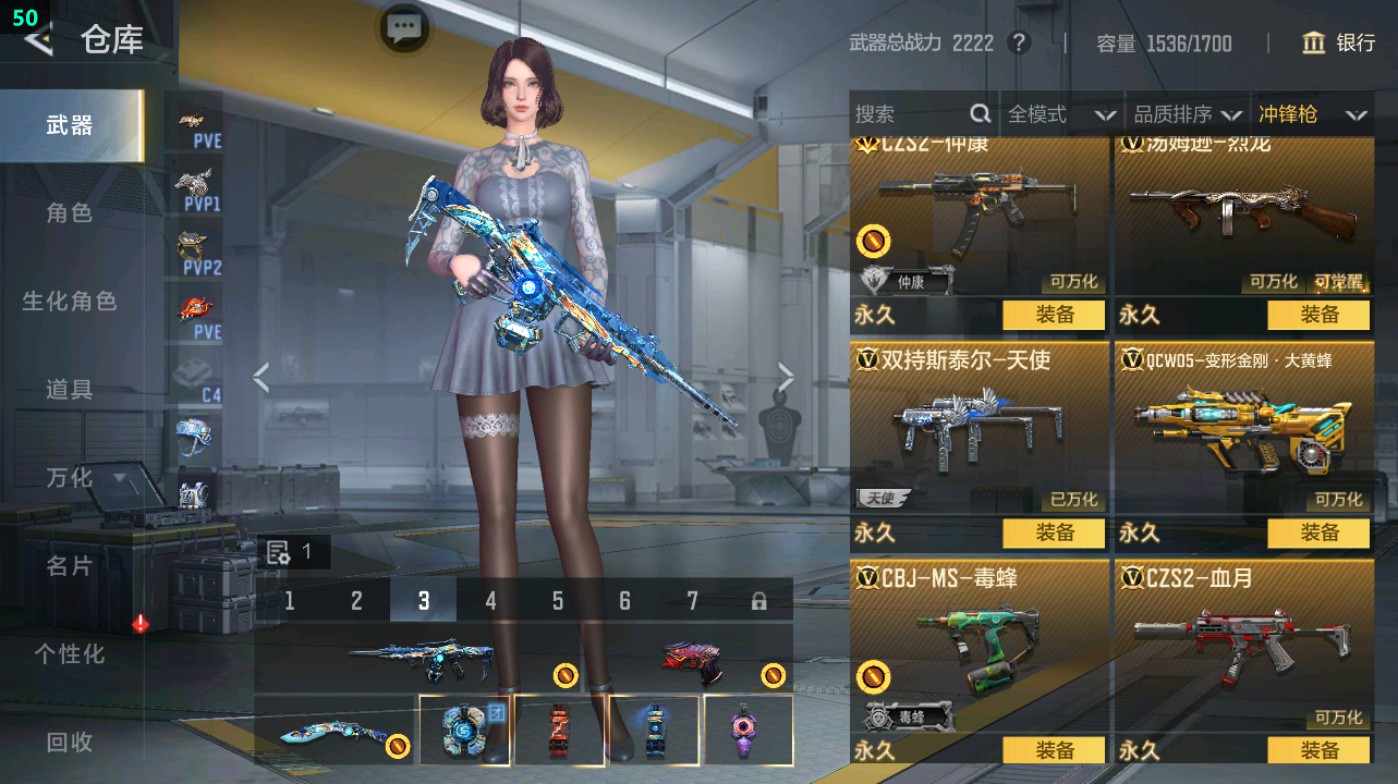
Task: Select loadout preset tab 3
Action: [422, 599]
